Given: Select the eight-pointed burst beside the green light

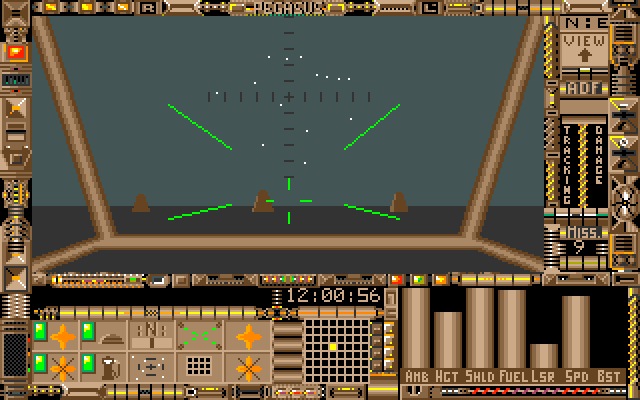Looking at the screenshot, I should coord(64,367).
